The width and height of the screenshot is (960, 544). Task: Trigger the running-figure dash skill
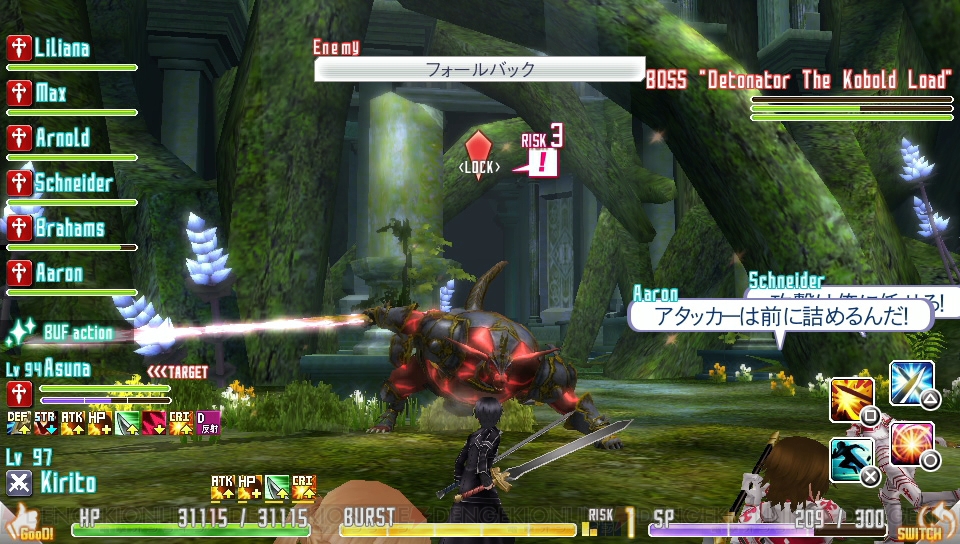coord(852,460)
